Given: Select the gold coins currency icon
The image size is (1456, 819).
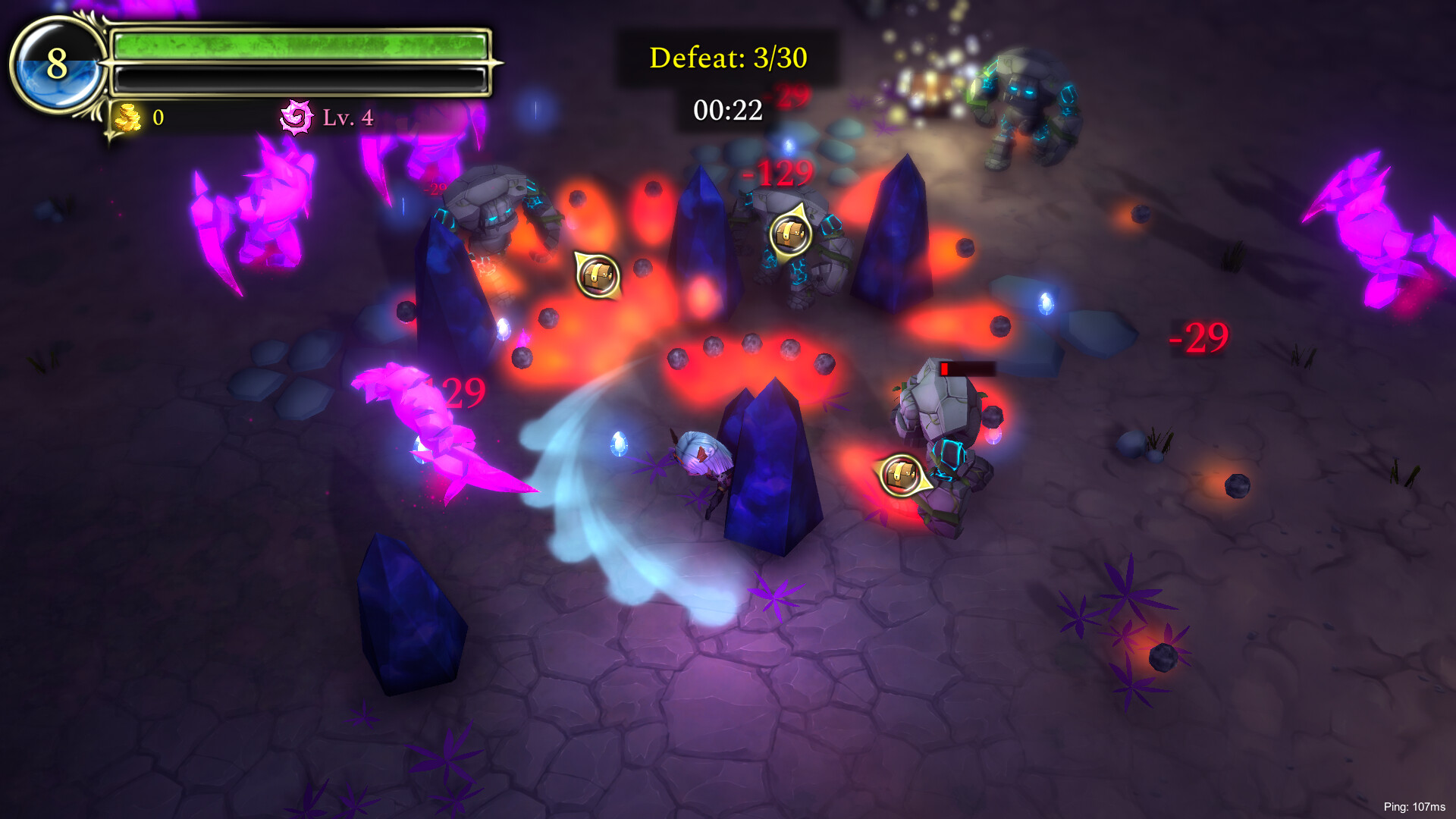Looking at the screenshot, I should [130, 118].
